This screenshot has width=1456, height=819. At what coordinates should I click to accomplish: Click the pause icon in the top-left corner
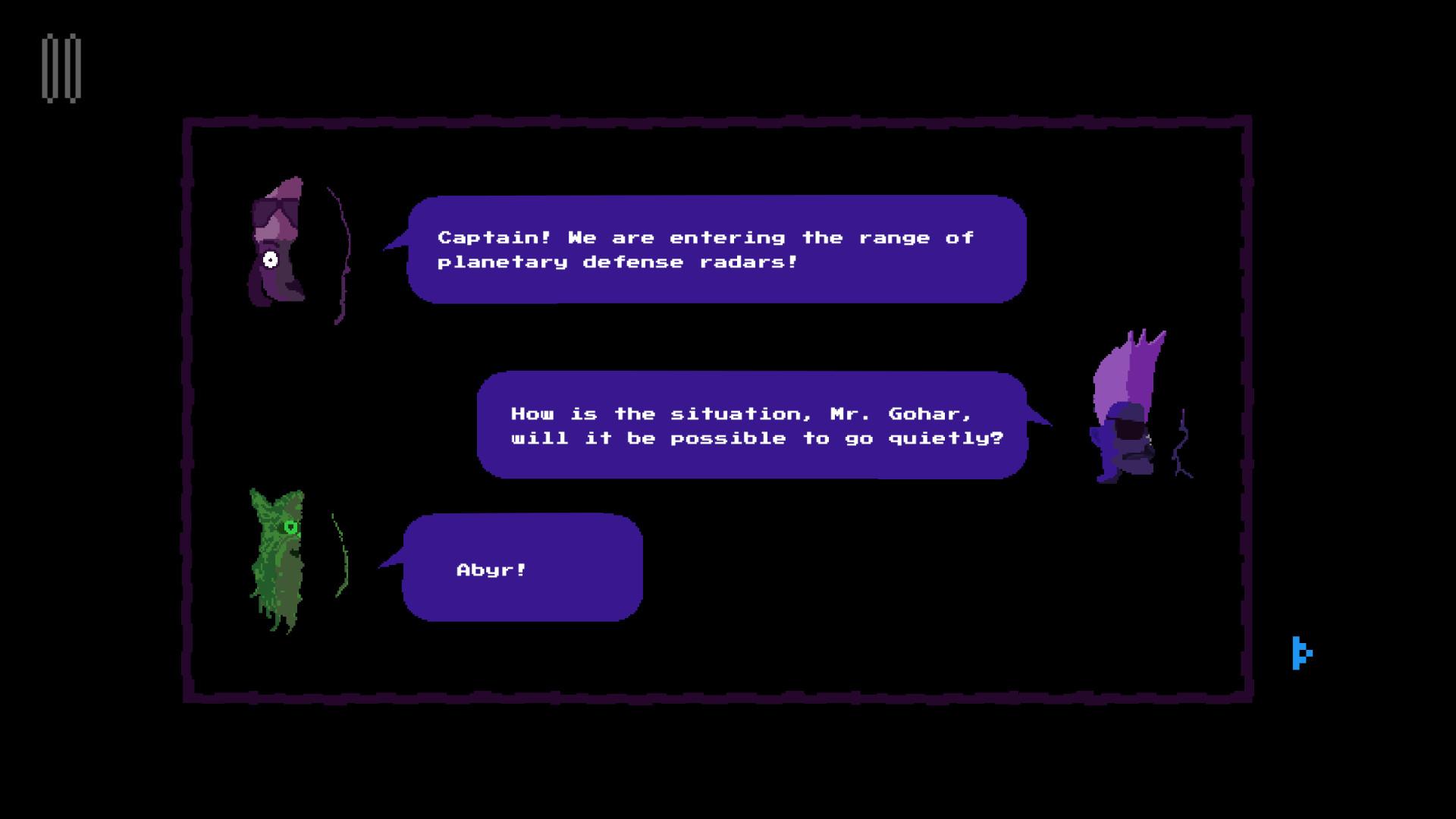point(62,68)
